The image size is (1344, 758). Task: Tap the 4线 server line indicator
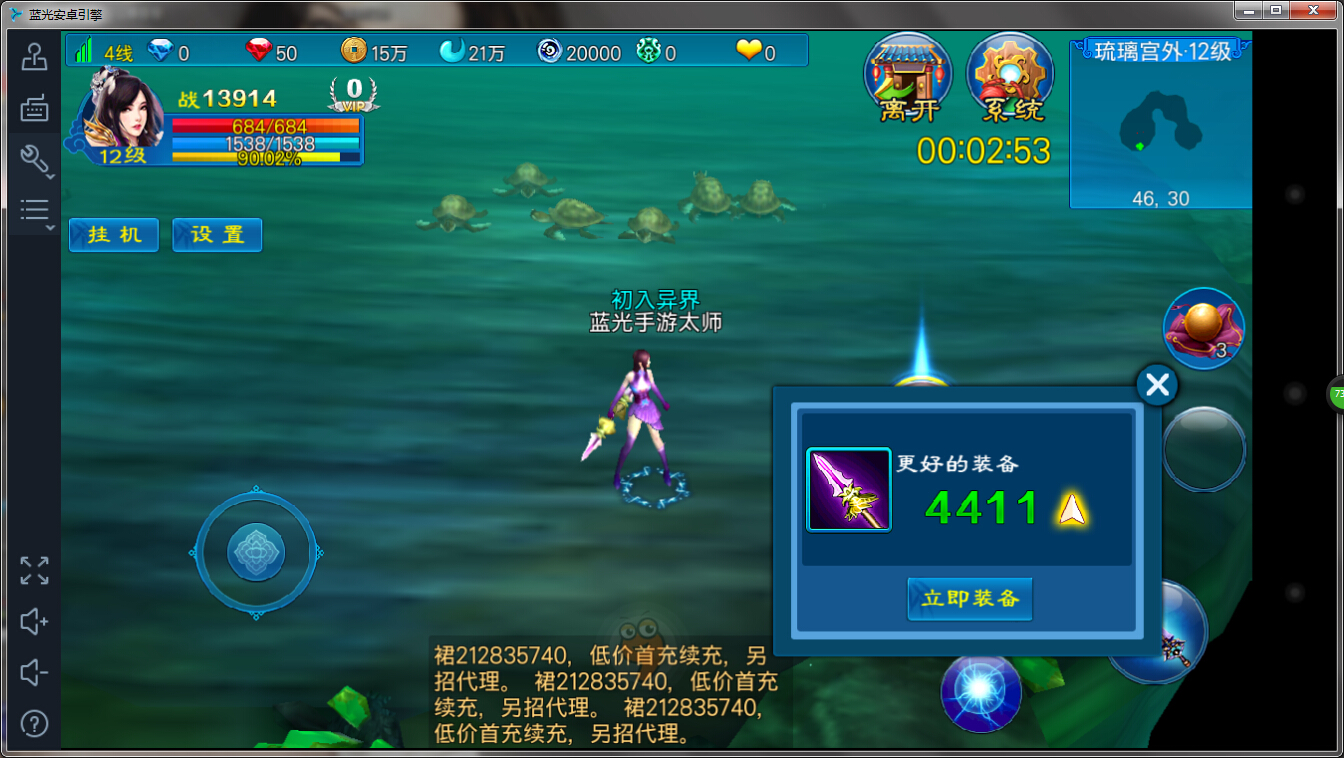click(105, 52)
